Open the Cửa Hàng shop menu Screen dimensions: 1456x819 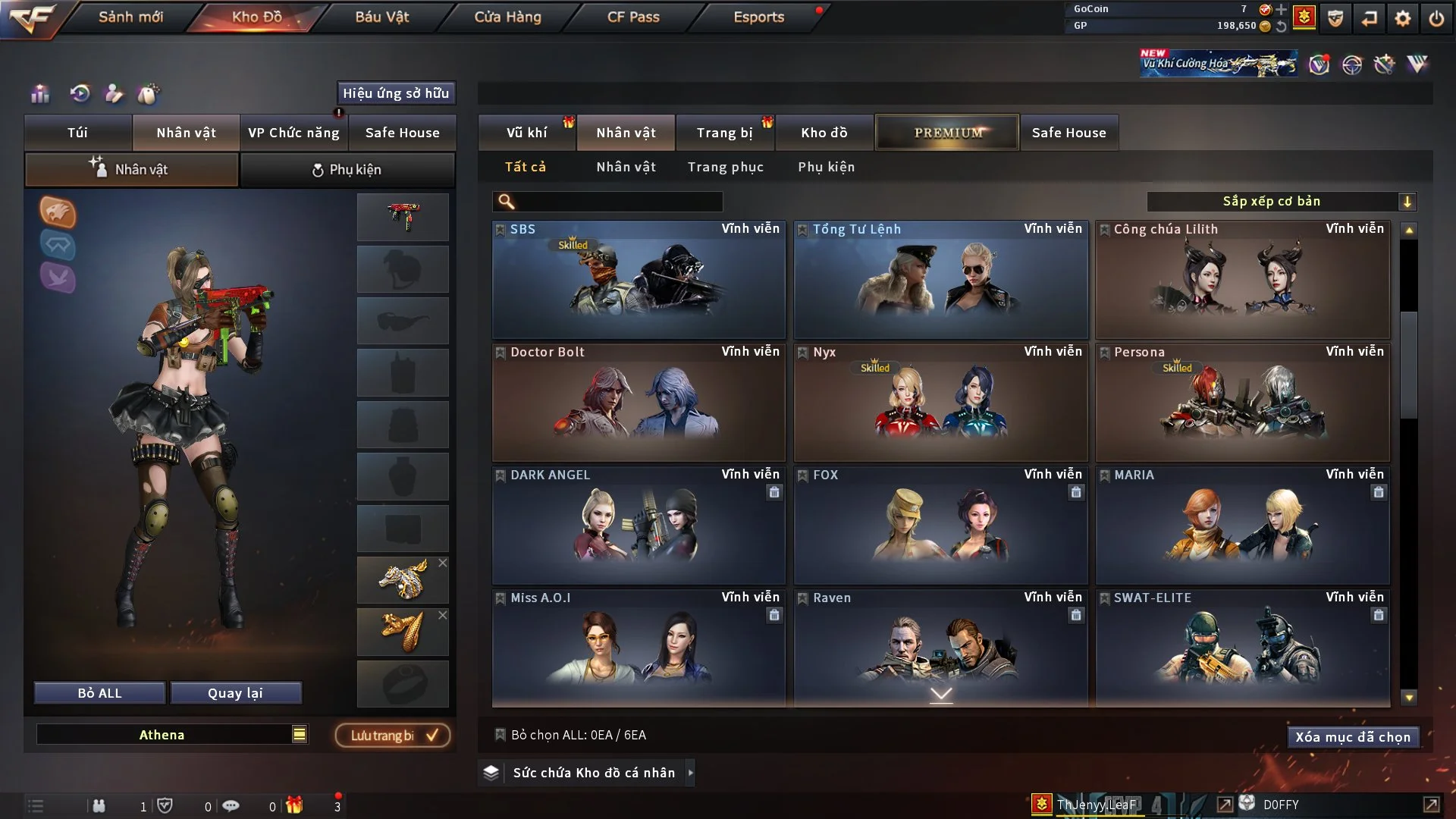coord(507,17)
